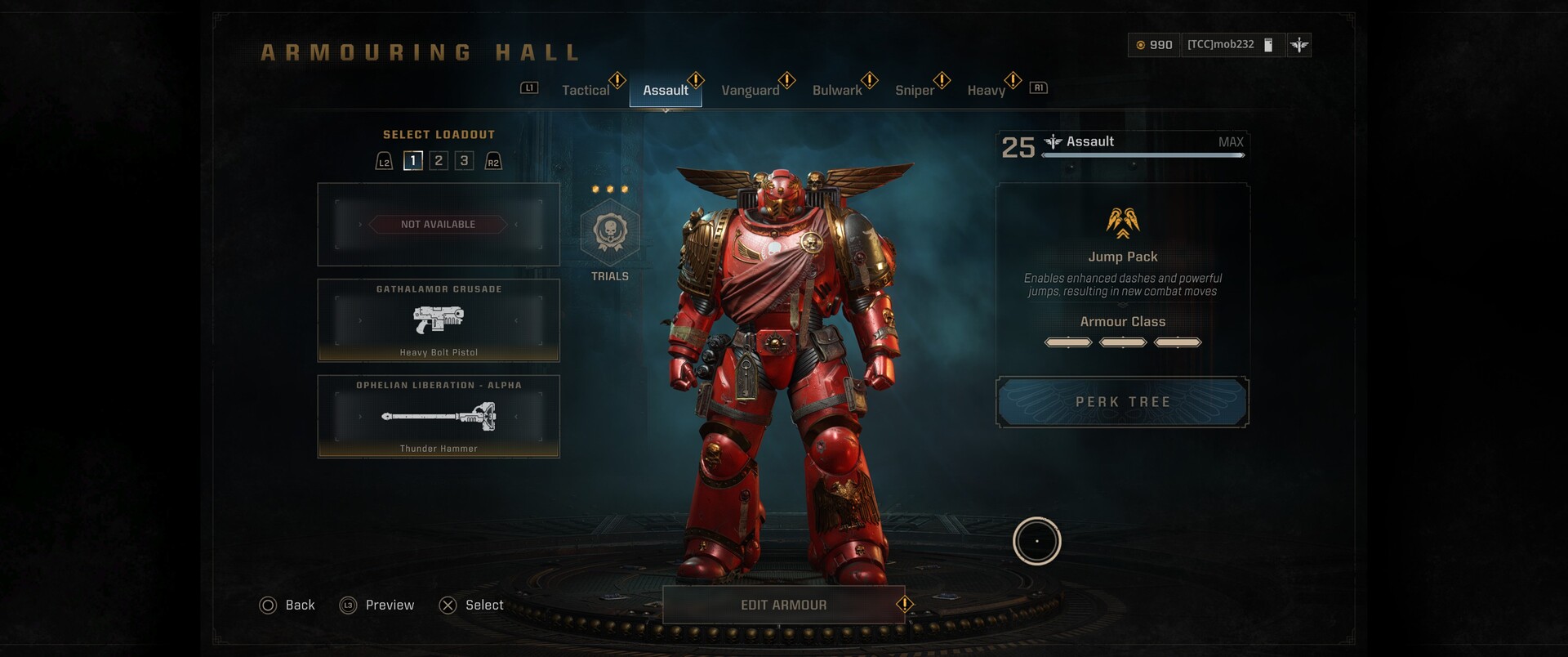The height and width of the screenshot is (657, 1568).
Task: Click the Not Available primary weapon slot
Action: (x=439, y=225)
